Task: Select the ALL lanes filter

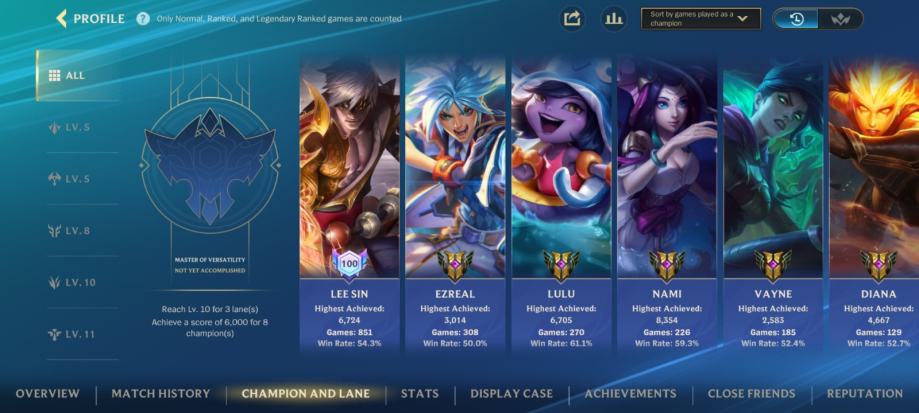Action: (68, 75)
